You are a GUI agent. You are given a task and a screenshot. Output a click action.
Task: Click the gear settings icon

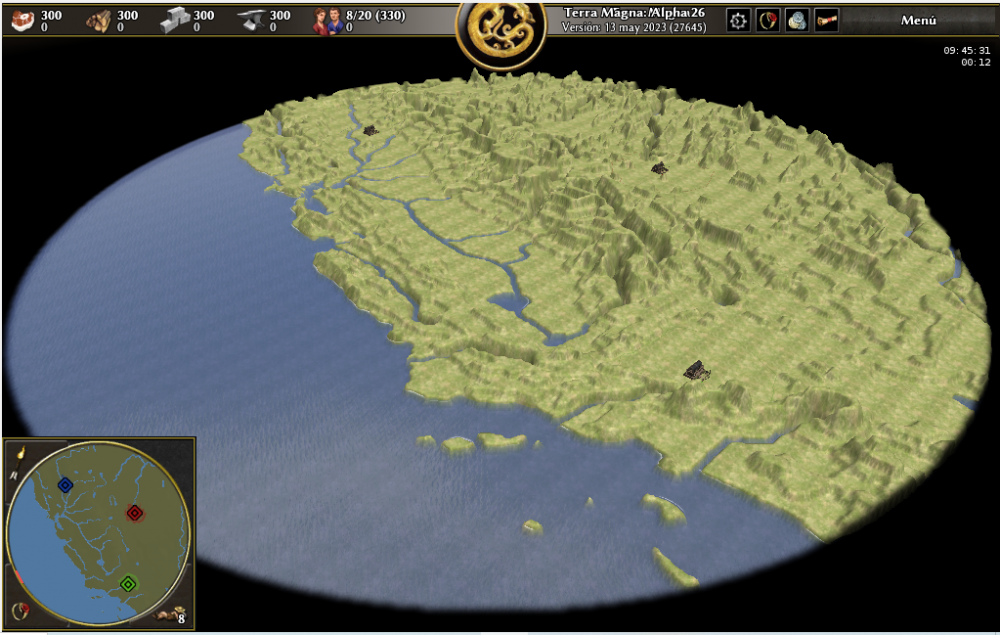(738, 21)
